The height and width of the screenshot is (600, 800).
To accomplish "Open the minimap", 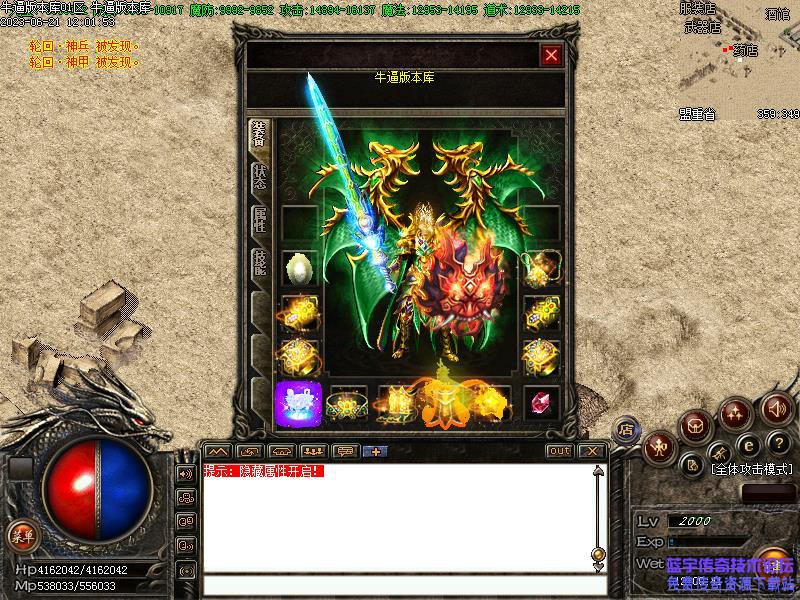I will [740, 55].
